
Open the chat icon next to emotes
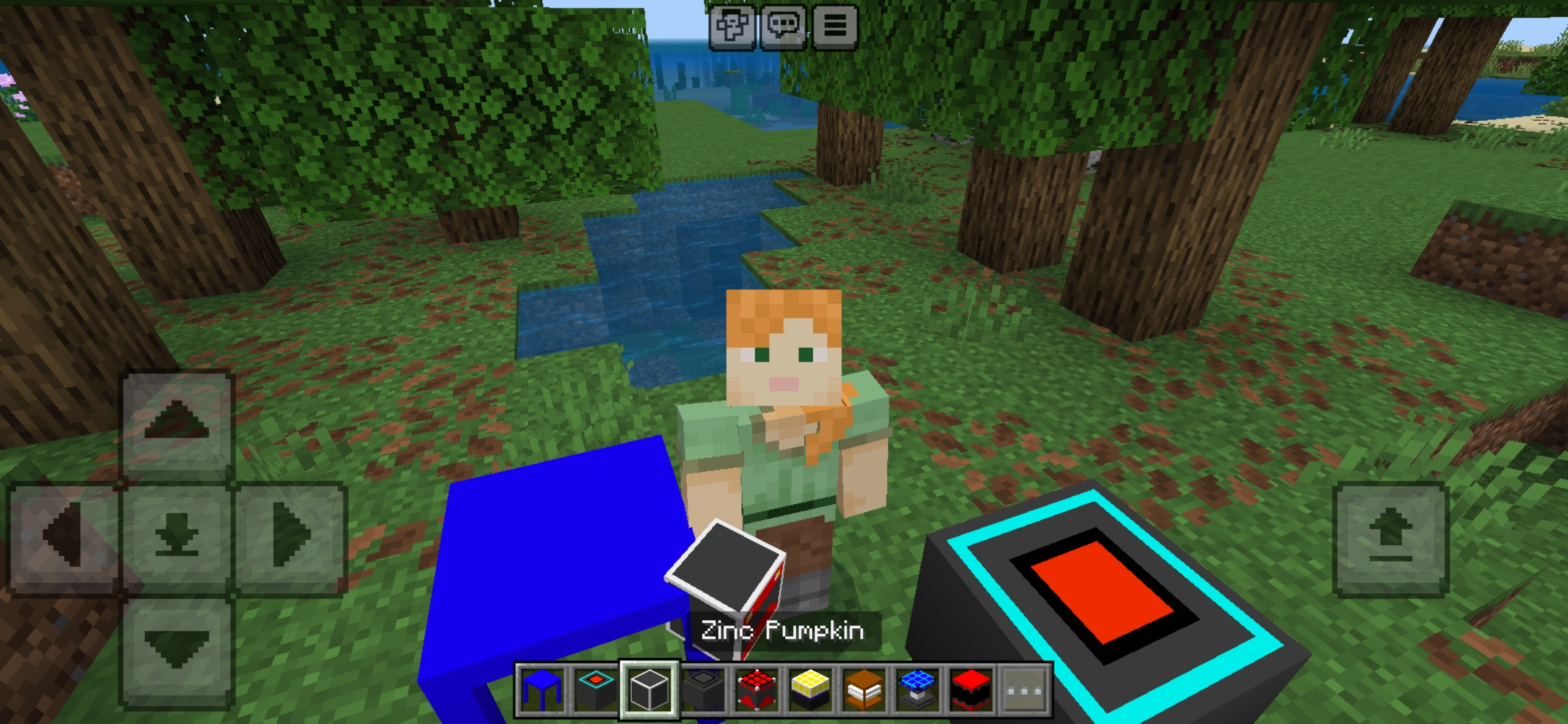coord(785,27)
